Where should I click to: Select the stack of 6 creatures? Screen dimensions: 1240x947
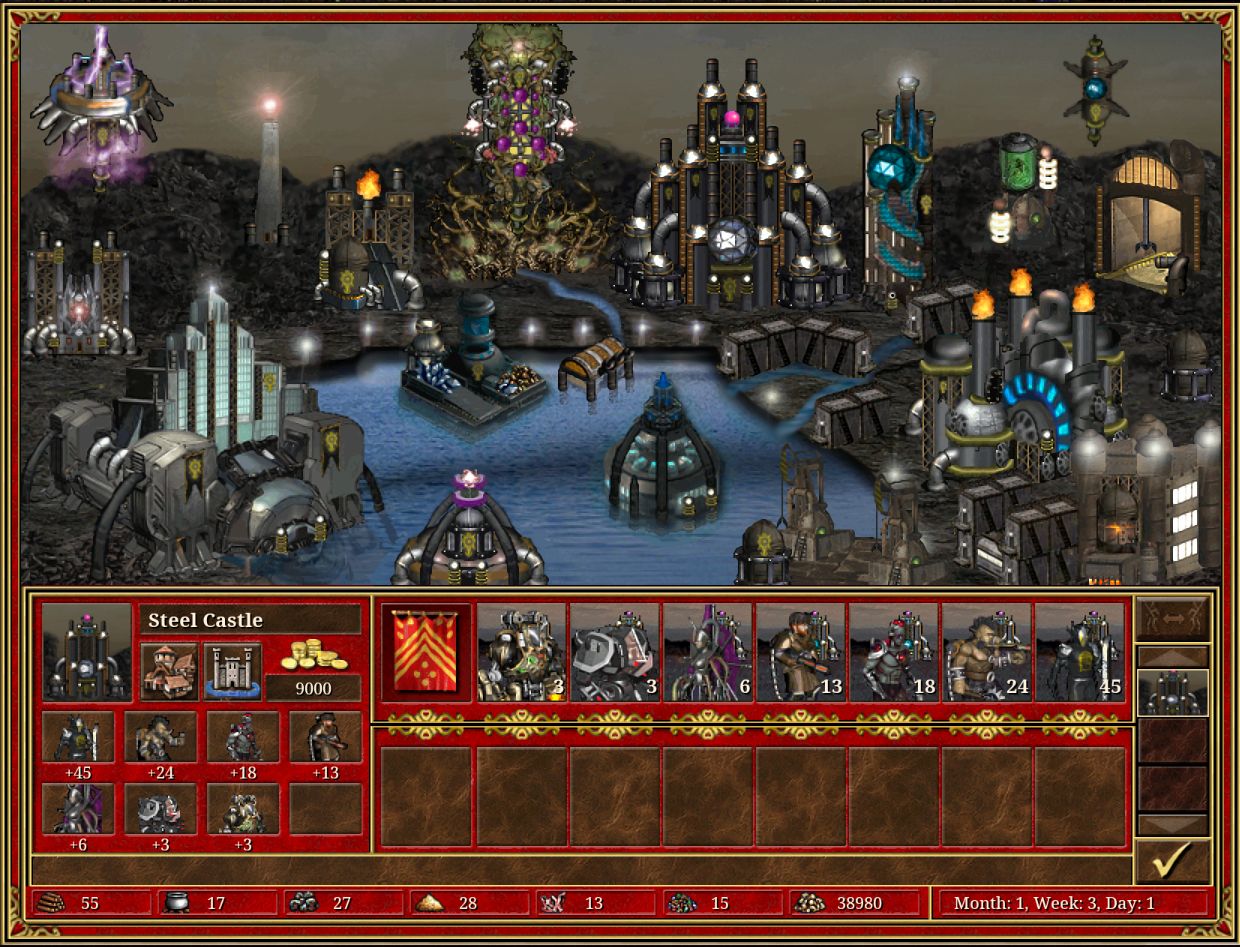point(708,652)
